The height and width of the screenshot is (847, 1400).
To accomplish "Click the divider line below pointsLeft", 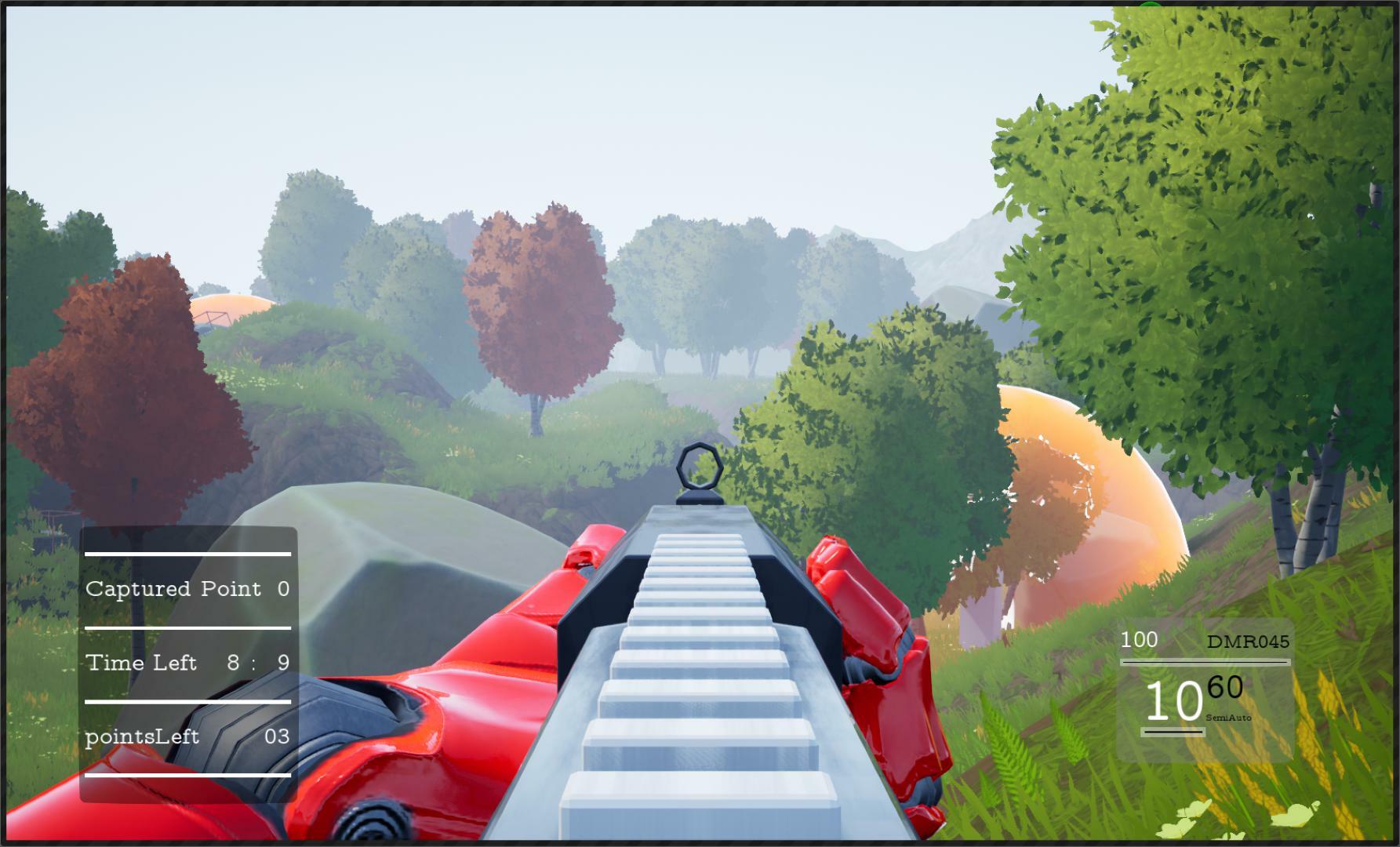I will [x=187, y=776].
